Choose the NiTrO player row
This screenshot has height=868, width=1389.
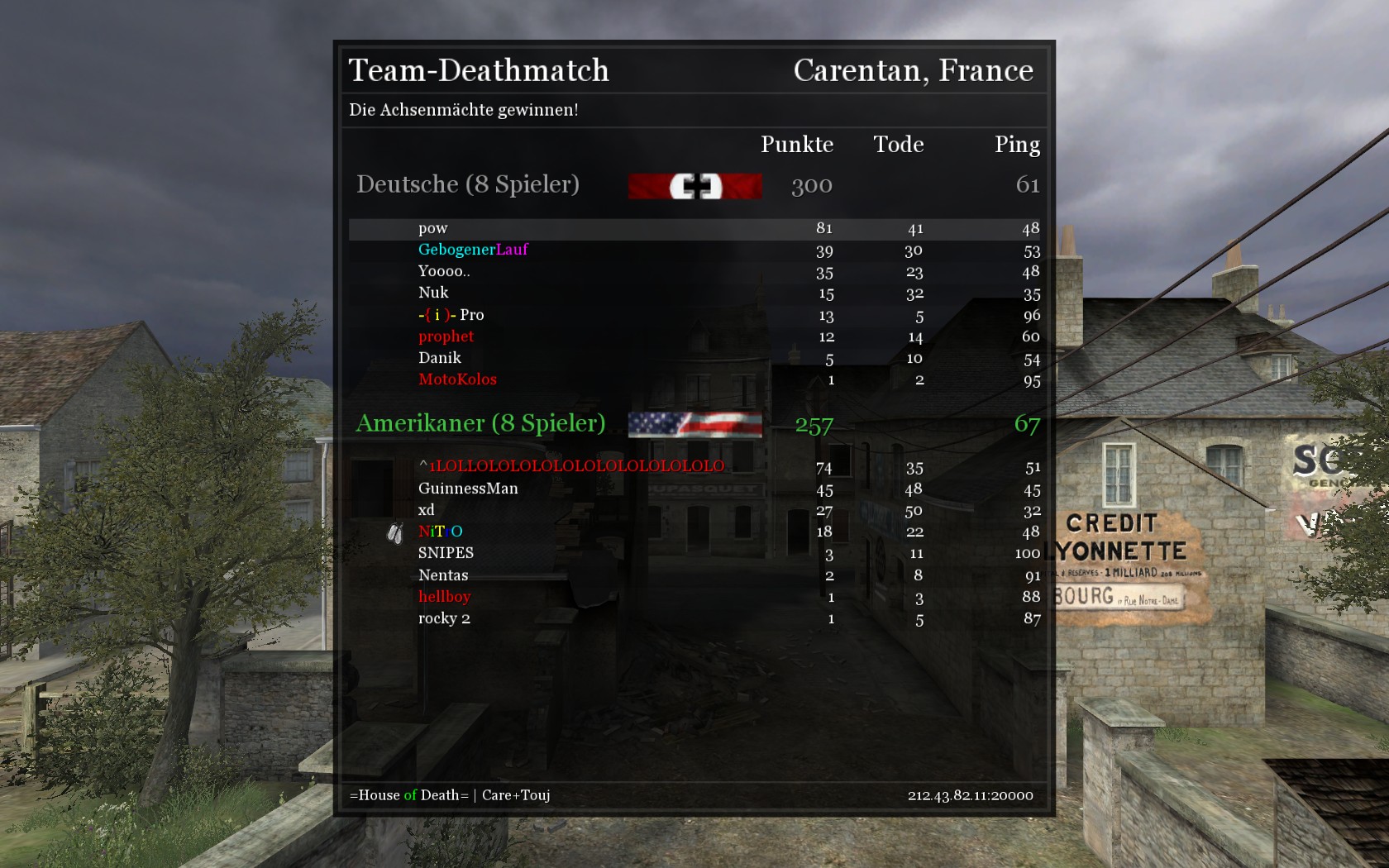[x=440, y=532]
